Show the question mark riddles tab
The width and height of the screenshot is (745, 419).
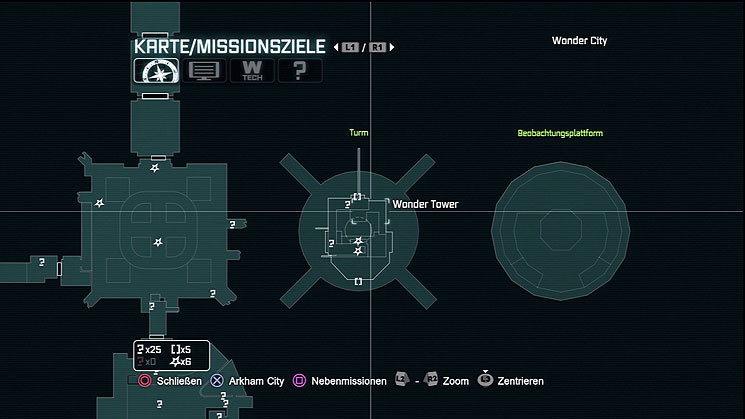(x=299, y=72)
